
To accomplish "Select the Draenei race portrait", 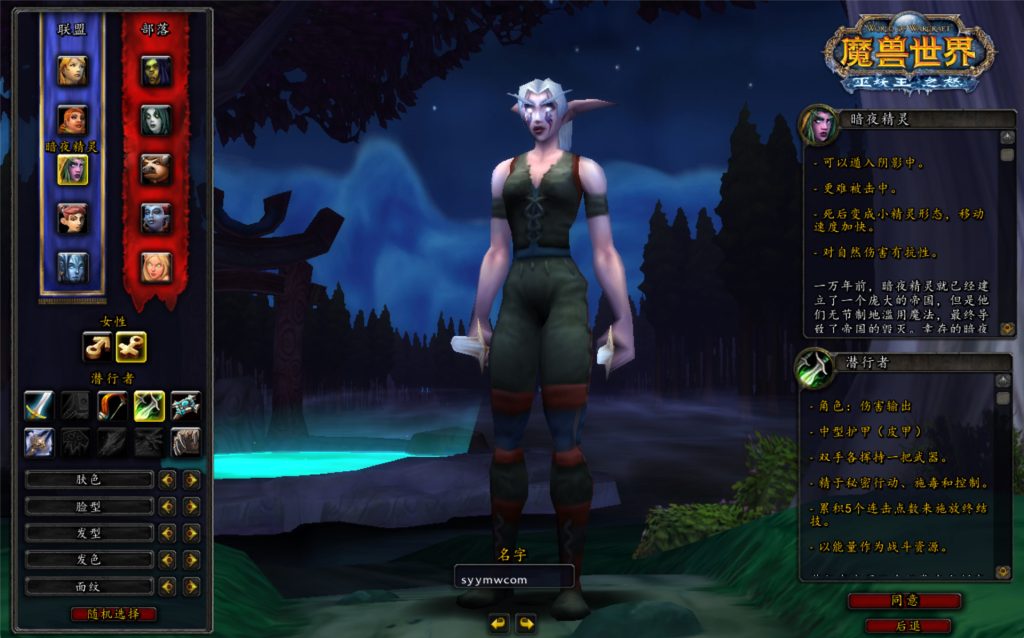I will click(72, 267).
